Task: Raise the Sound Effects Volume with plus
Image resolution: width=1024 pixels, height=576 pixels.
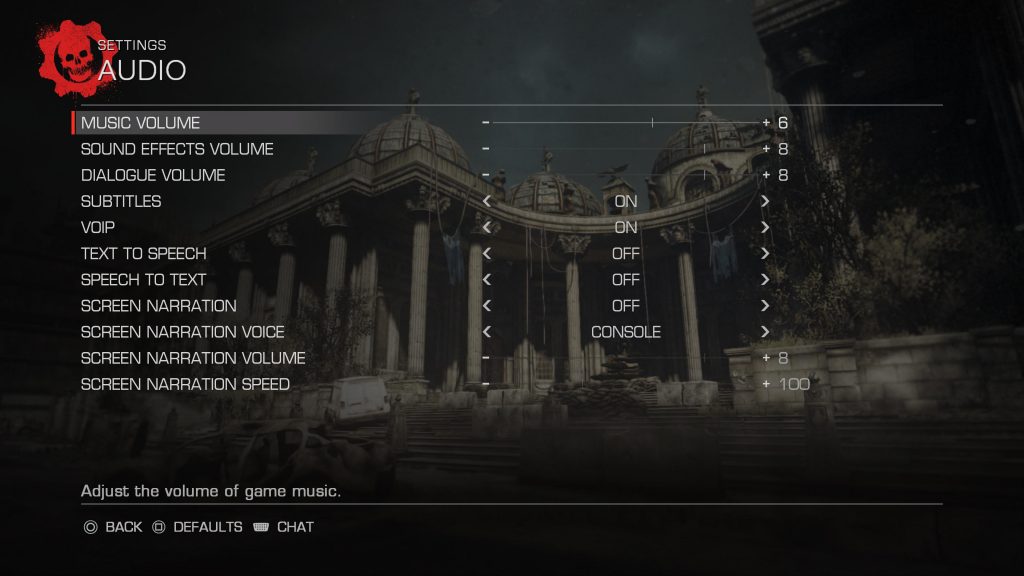Action: click(x=767, y=149)
